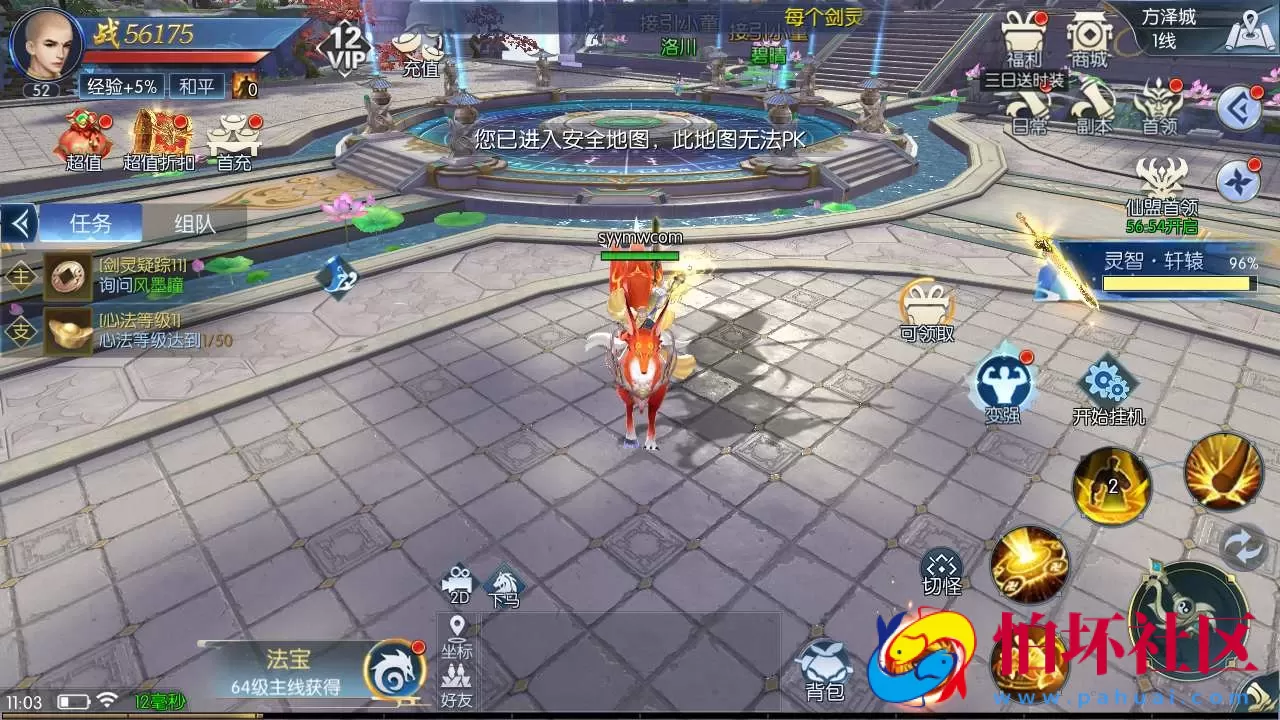
Task: Toggle the 和平 peace PK mode
Action: [196, 87]
